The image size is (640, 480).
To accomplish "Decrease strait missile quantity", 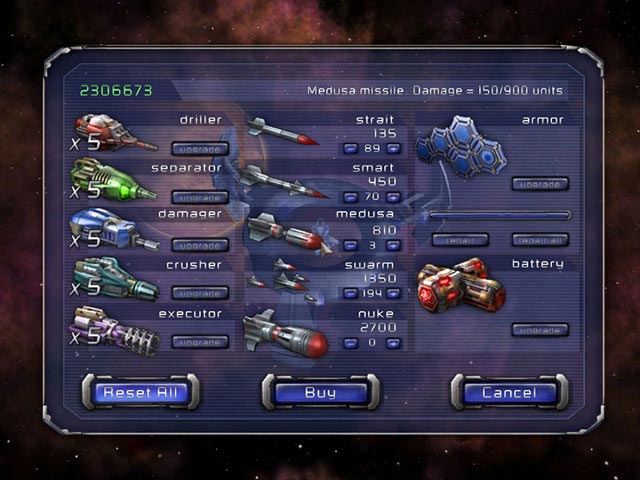I will [x=350, y=149].
